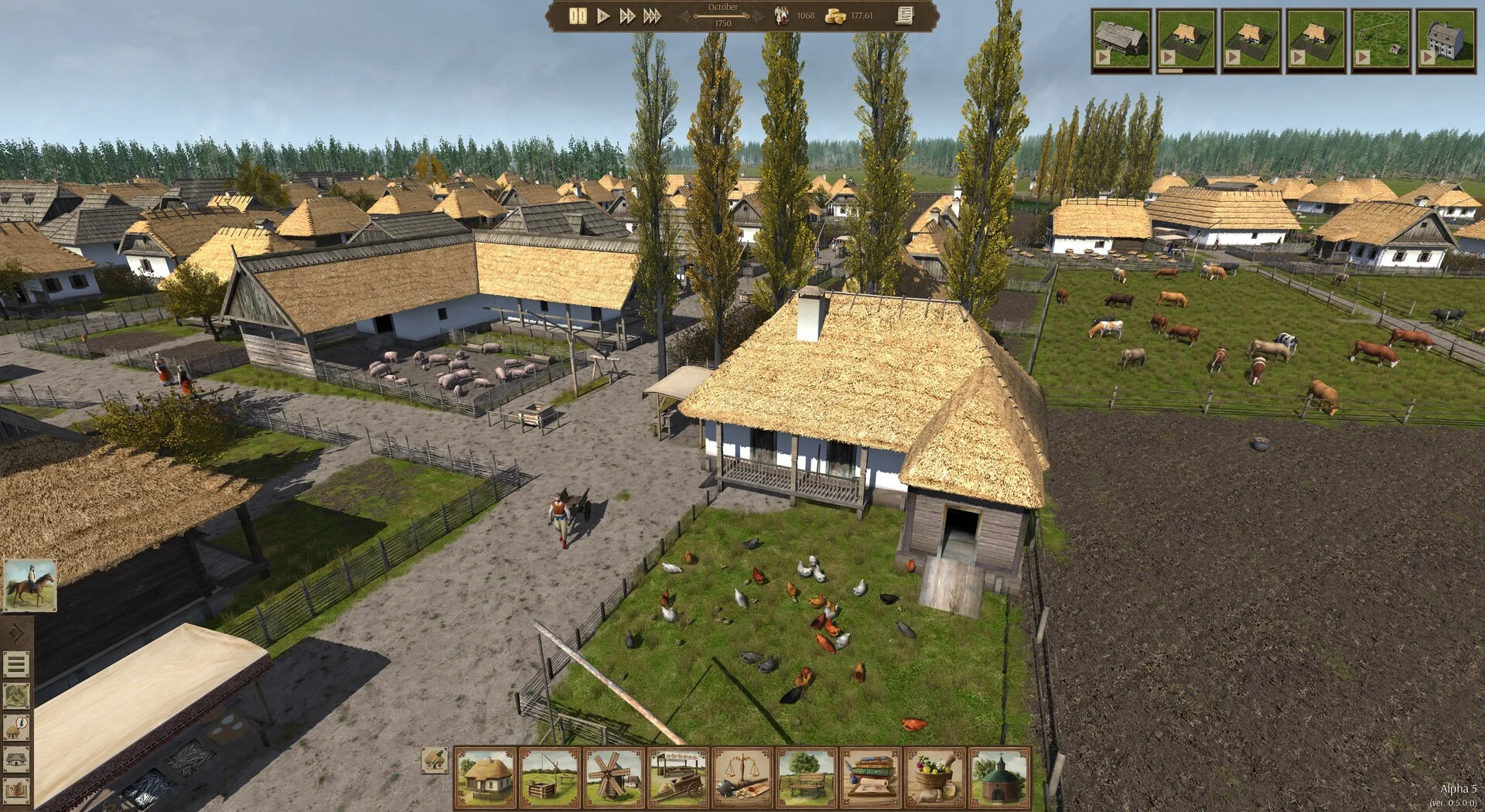This screenshot has width=1485, height=812.
Task: Open the market stall and cart category
Action: (x=678, y=777)
